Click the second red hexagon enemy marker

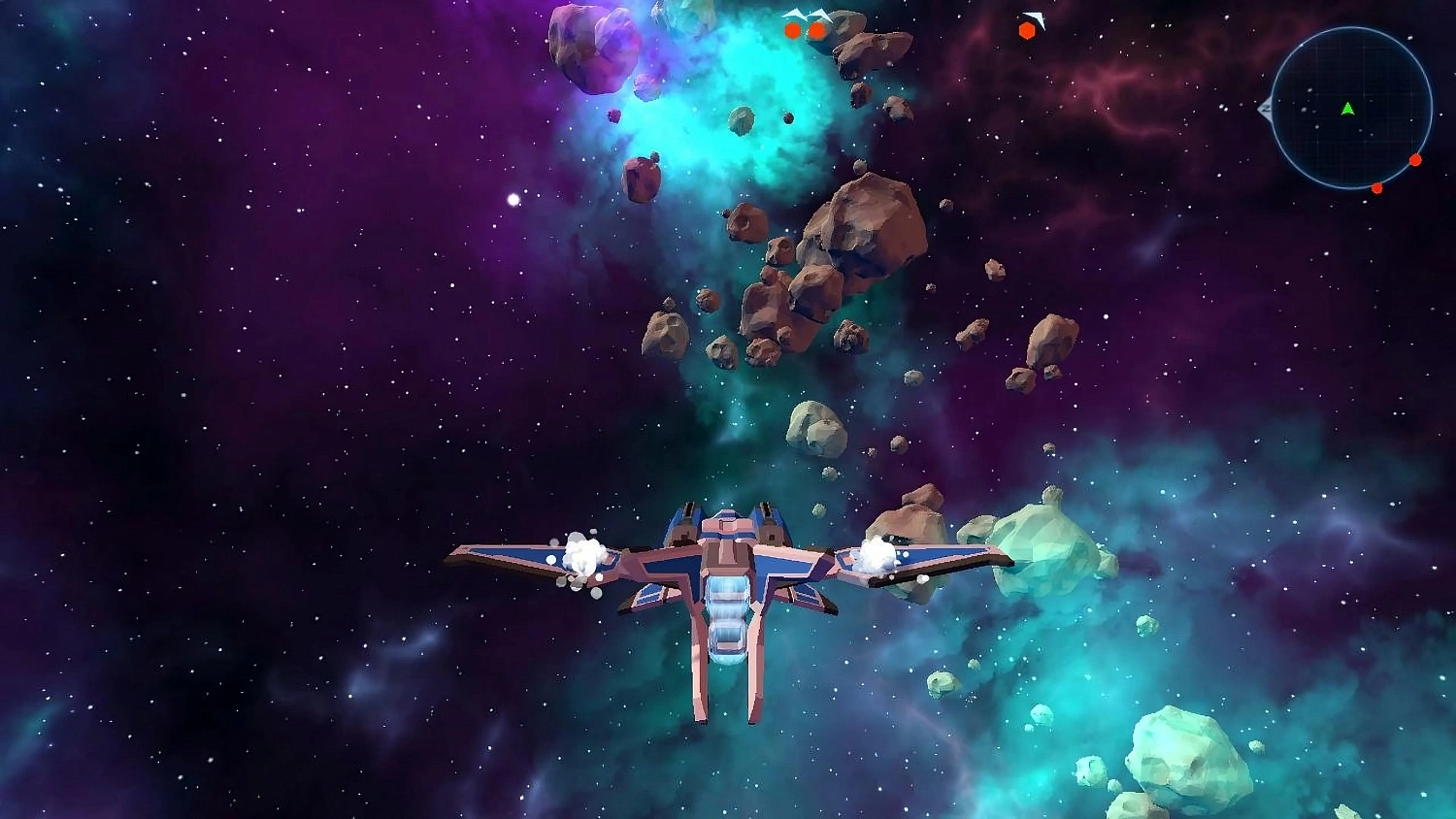(817, 31)
